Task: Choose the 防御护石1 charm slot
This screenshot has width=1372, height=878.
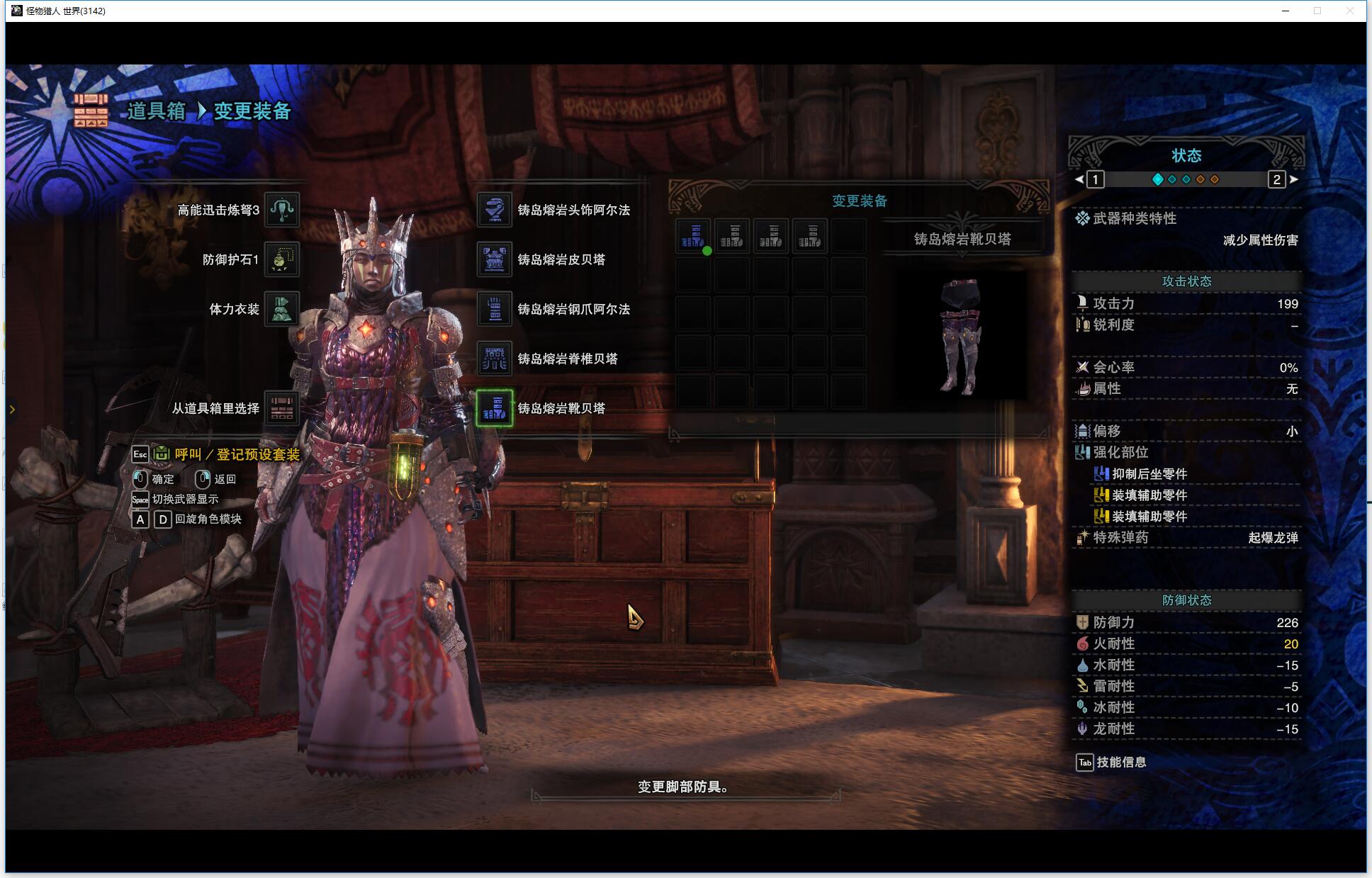Action: pyautogui.click(x=281, y=259)
